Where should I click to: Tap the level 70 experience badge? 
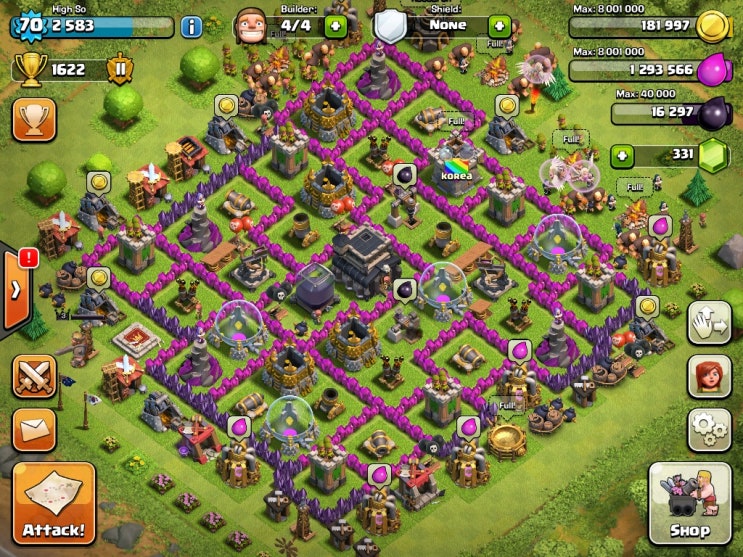tap(30, 24)
